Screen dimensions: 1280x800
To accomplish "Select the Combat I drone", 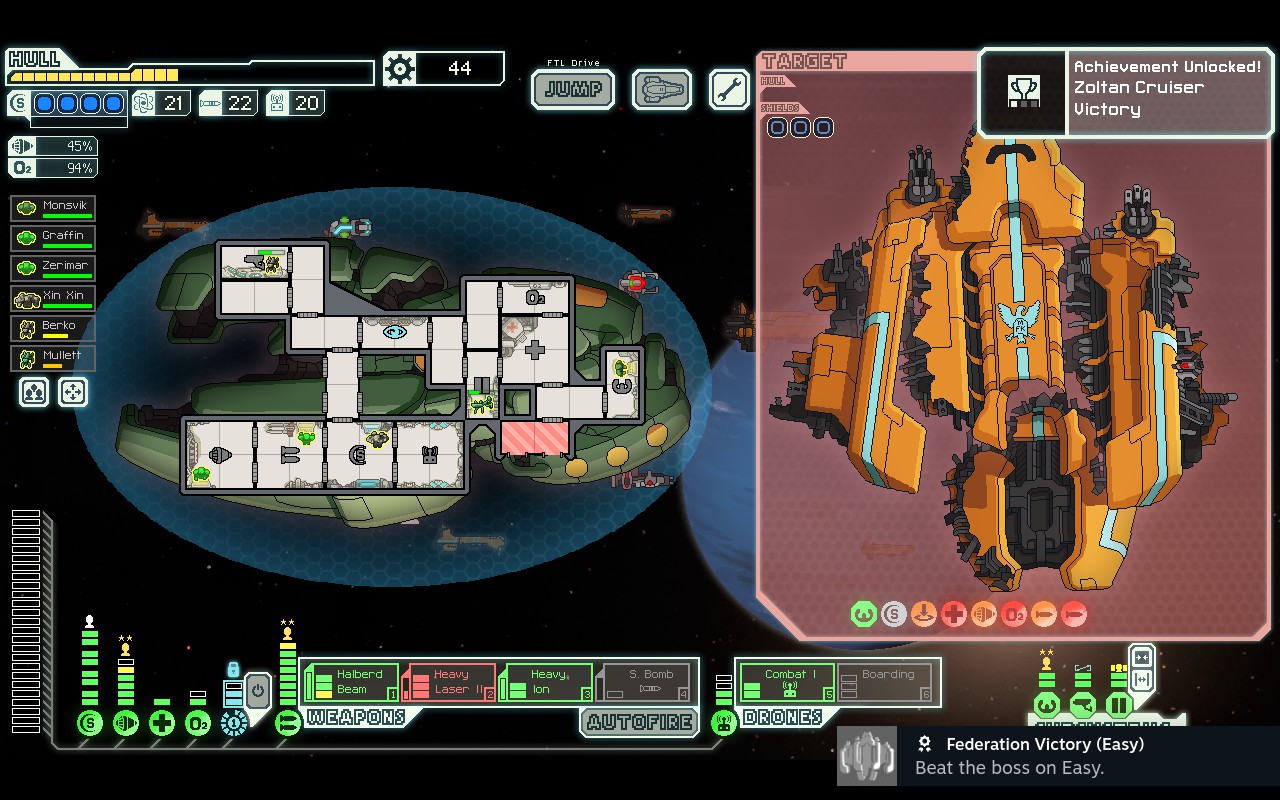I will pos(787,682).
